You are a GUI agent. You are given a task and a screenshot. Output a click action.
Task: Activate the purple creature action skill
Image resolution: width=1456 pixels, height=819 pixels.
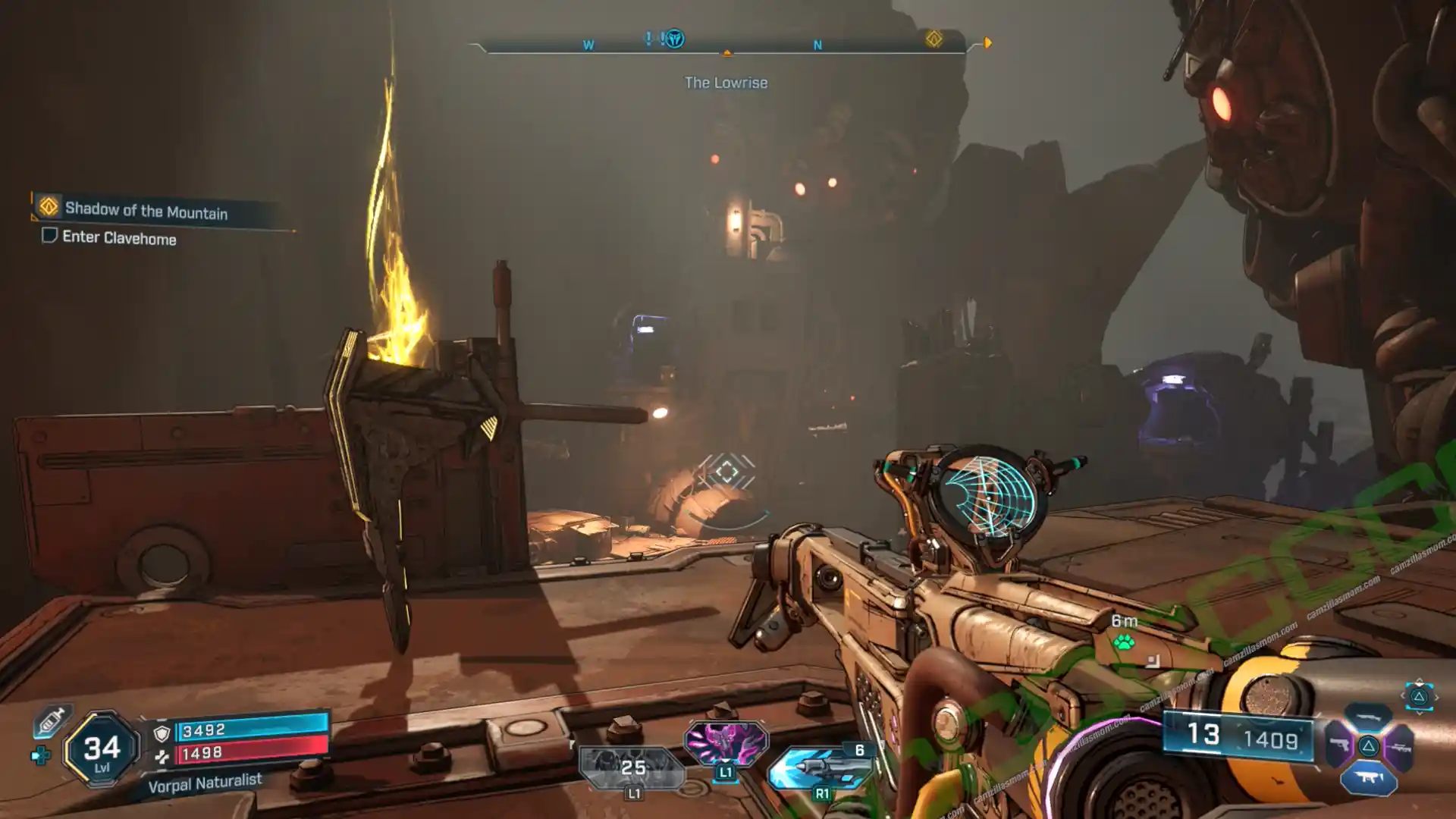[726, 742]
